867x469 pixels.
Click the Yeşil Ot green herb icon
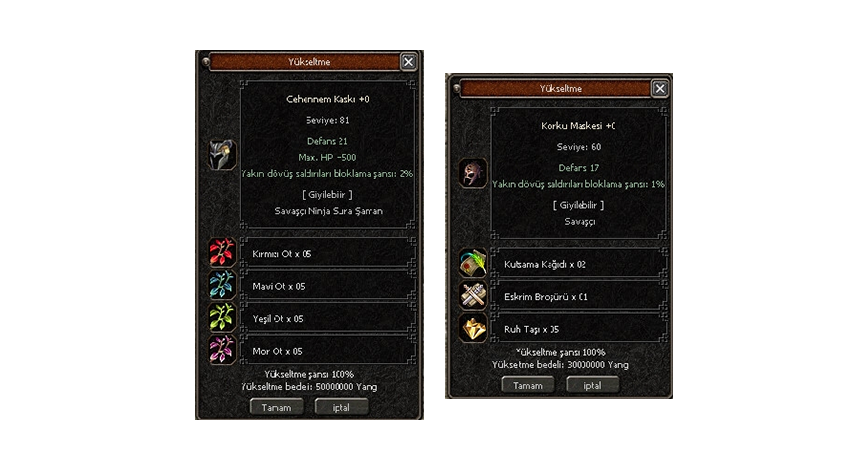[x=222, y=318]
